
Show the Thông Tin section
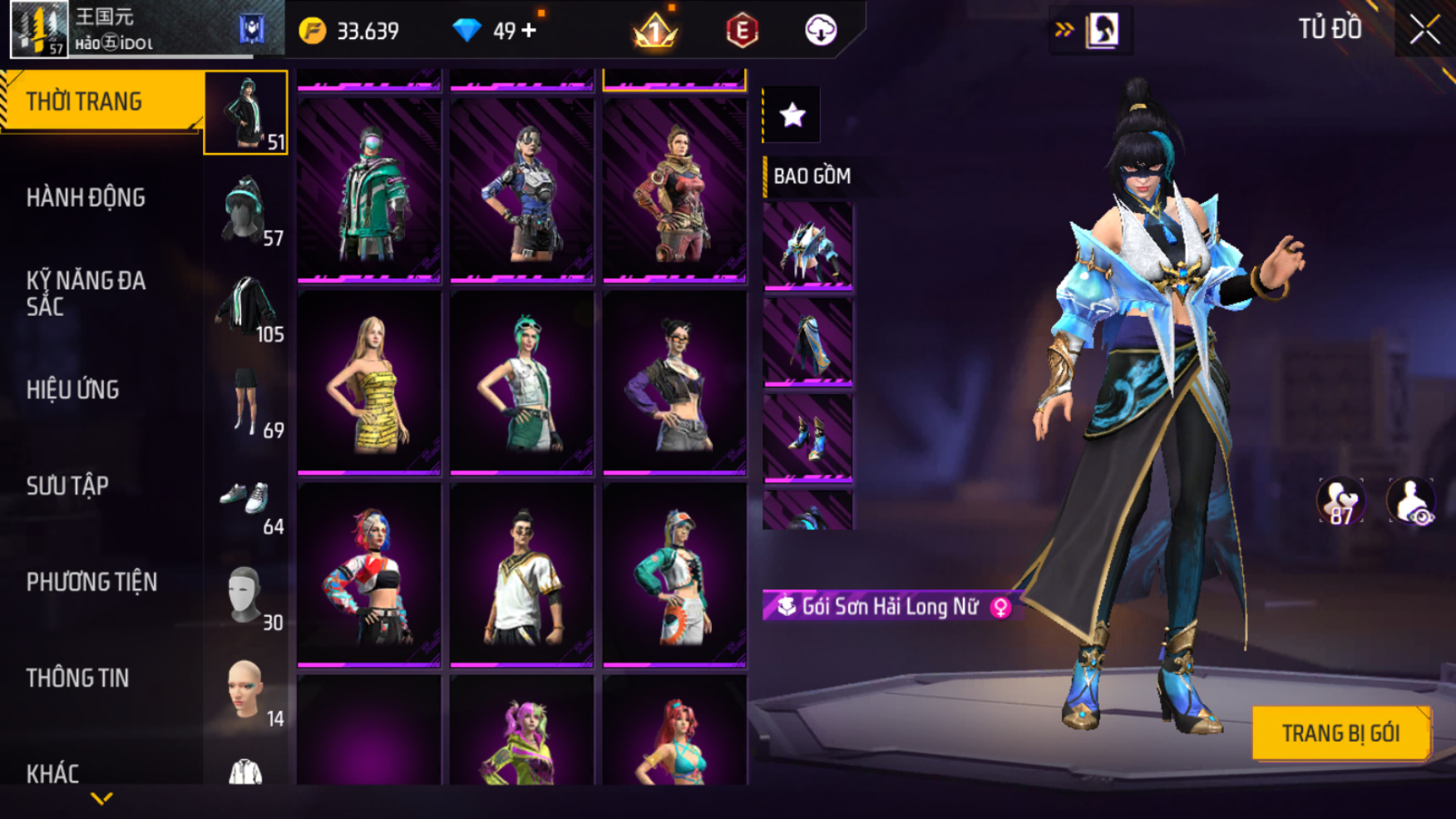(x=77, y=678)
